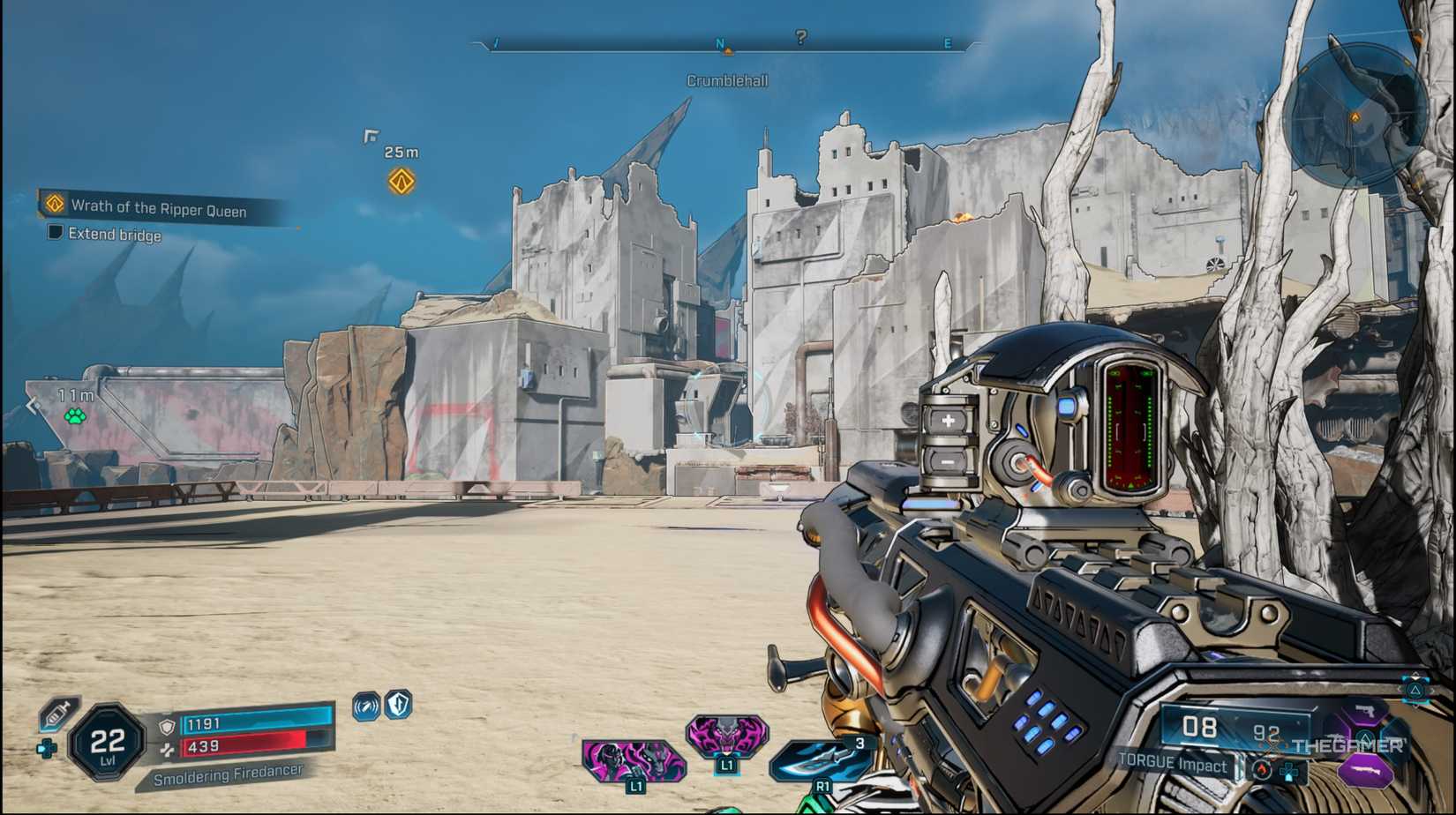
Task: Click the TORGUE Impact weapon label
Action: pyautogui.click(x=1174, y=766)
